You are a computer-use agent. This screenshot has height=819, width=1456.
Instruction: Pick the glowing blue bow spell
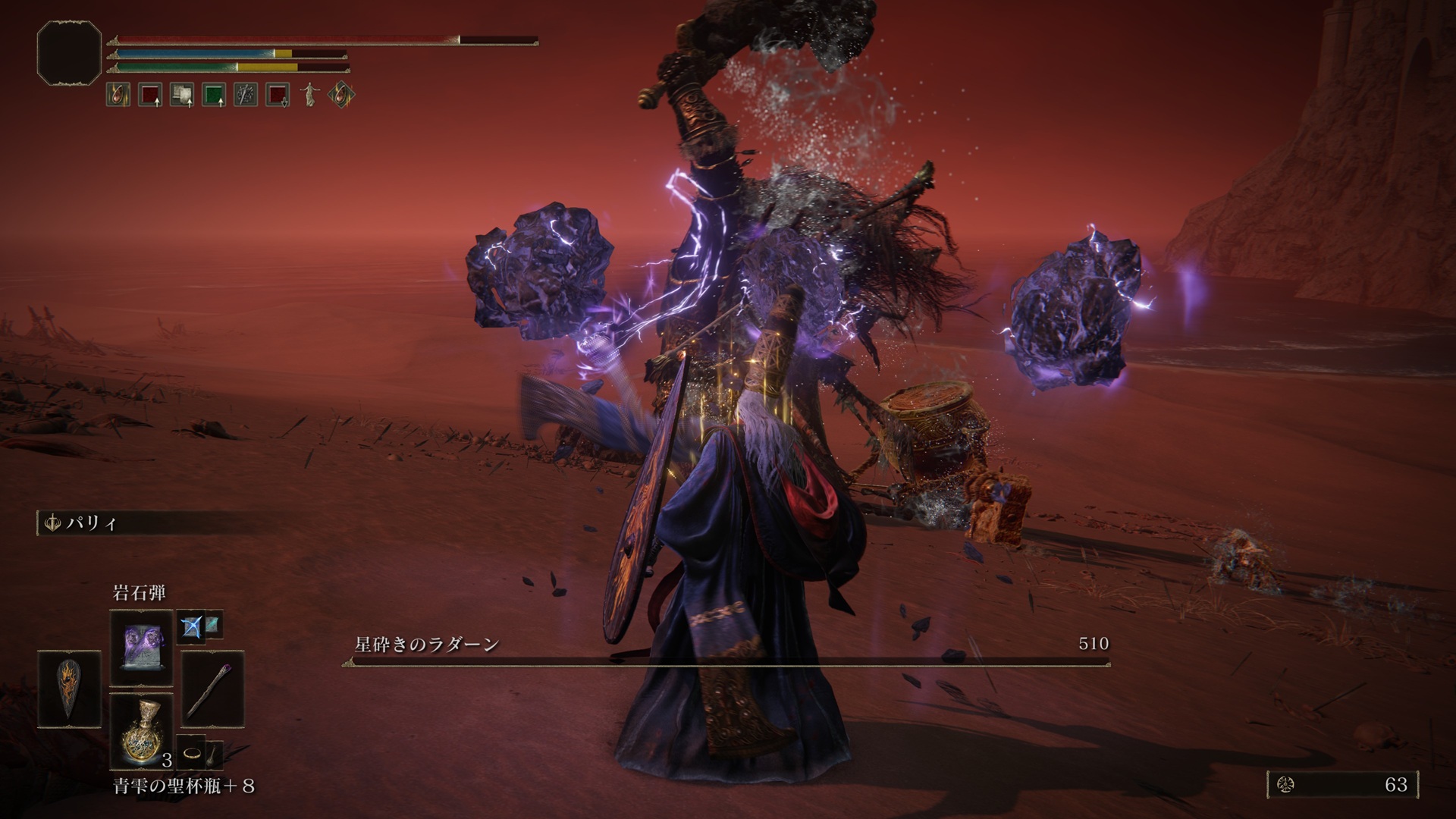coord(190,626)
